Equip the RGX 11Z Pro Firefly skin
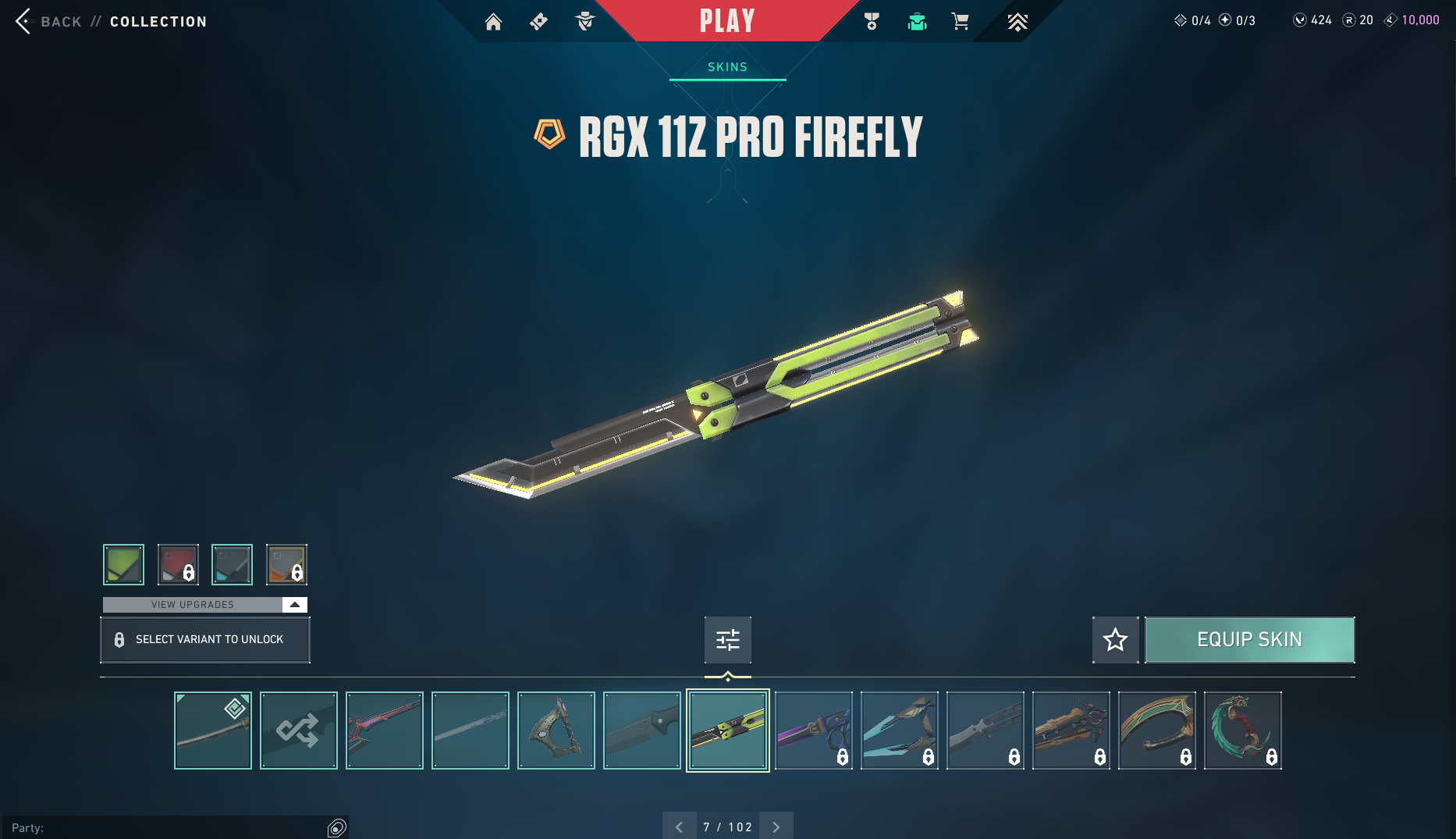 coord(1249,640)
